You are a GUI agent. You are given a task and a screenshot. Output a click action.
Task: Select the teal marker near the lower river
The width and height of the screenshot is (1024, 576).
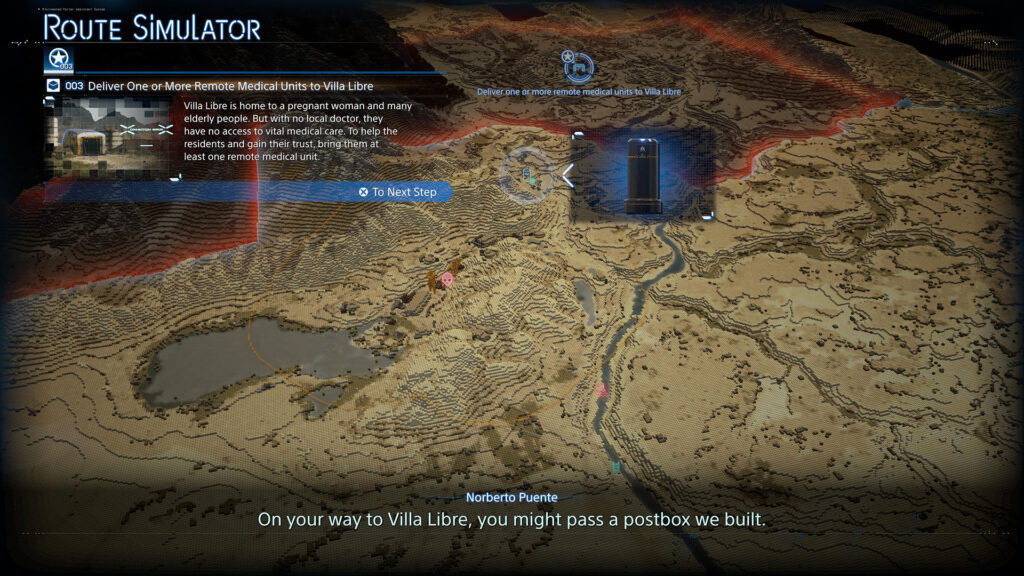(616, 467)
